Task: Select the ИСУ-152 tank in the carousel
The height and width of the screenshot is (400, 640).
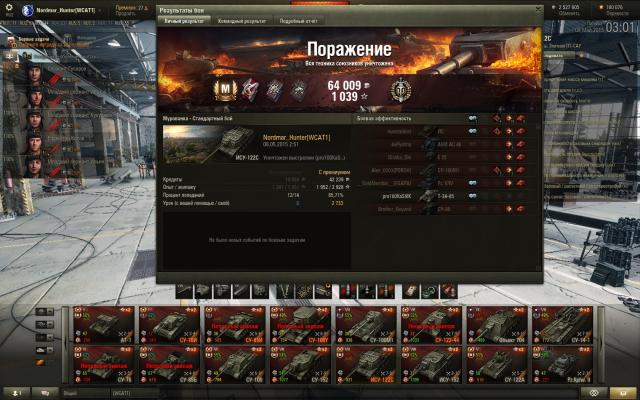Action: click(430, 363)
